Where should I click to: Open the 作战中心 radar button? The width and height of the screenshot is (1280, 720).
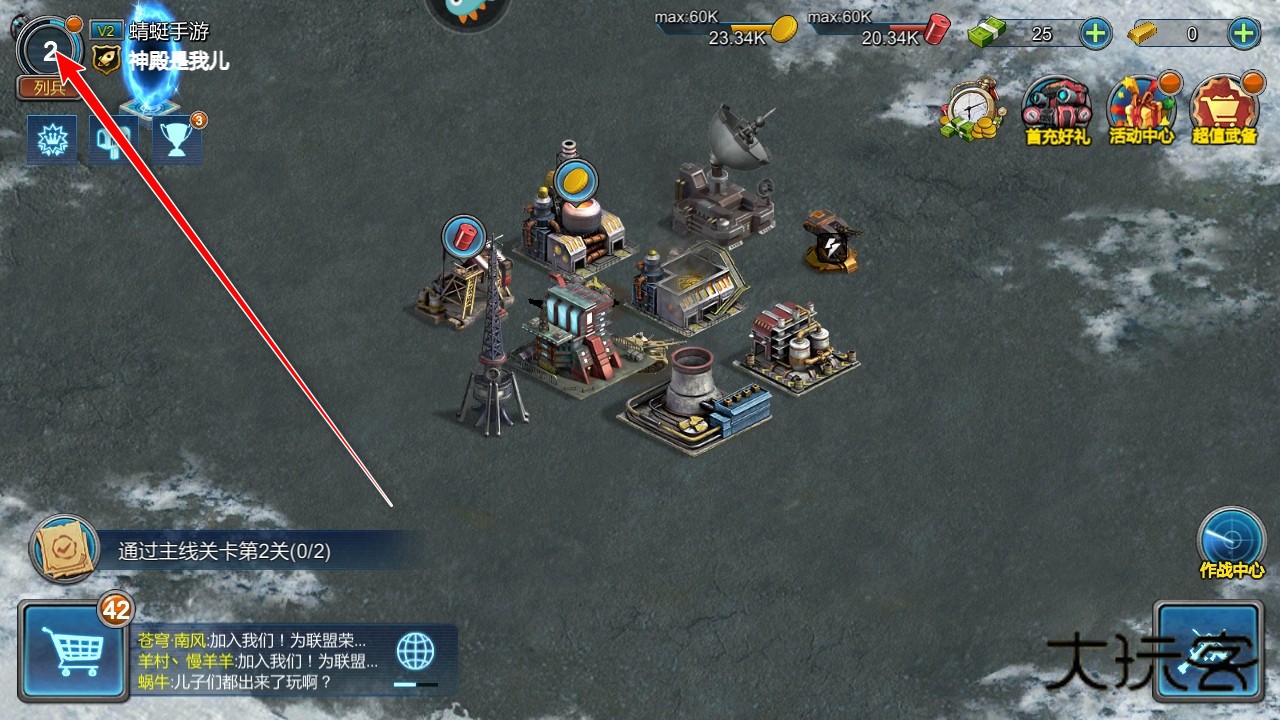point(1231,541)
